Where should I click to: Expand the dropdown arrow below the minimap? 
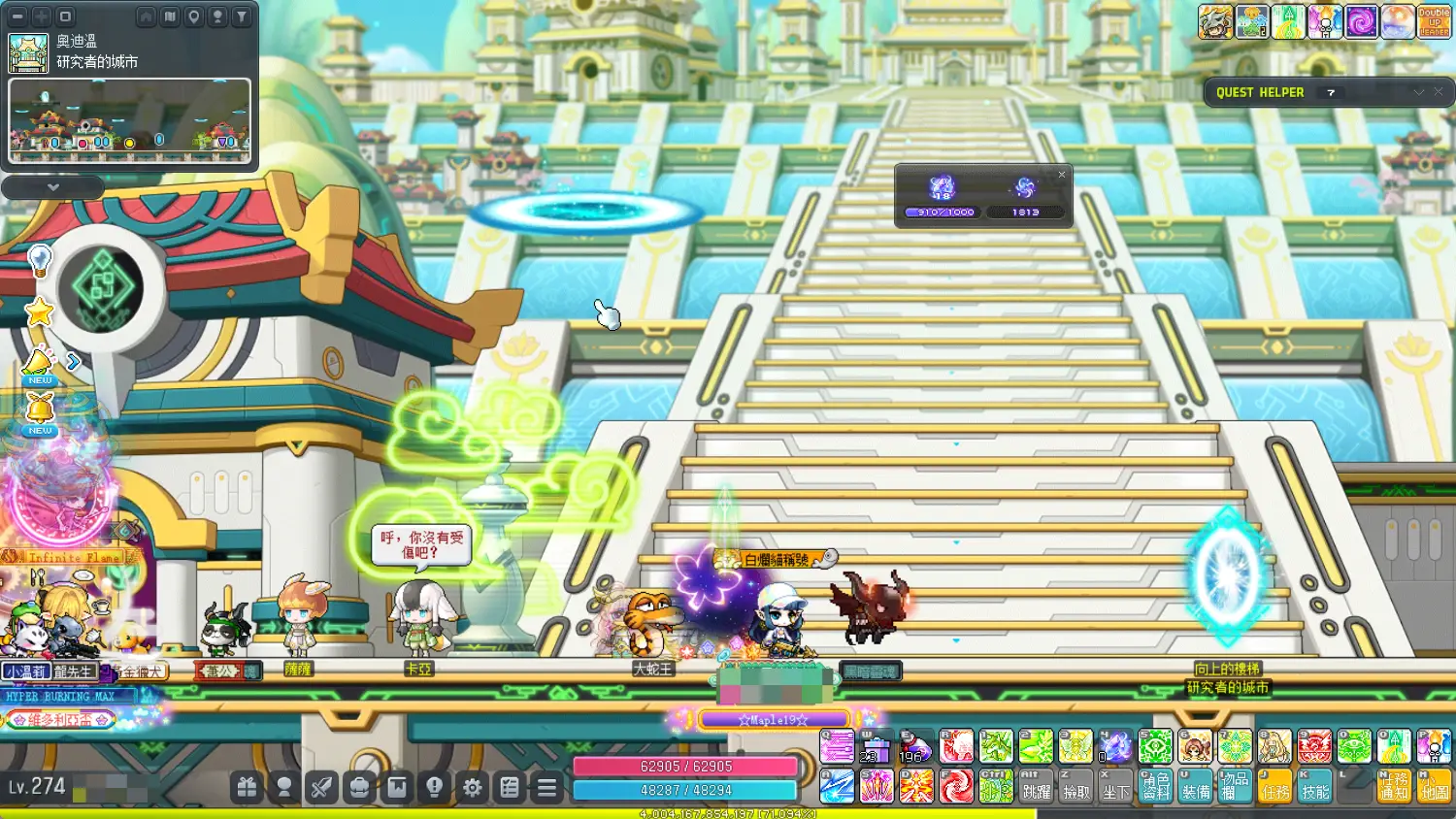[53, 187]
